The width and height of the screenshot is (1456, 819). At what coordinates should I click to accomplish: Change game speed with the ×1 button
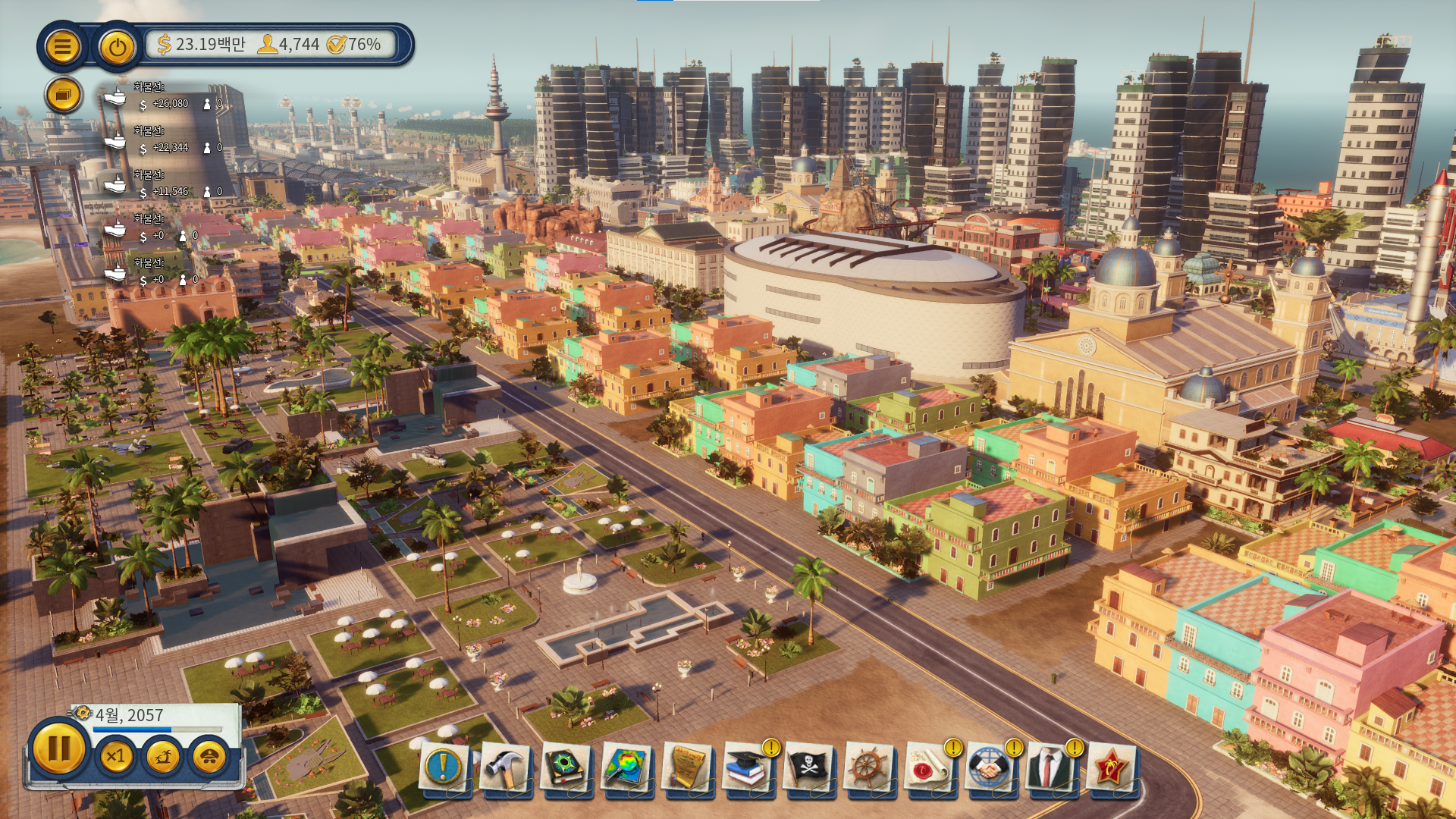116,756
